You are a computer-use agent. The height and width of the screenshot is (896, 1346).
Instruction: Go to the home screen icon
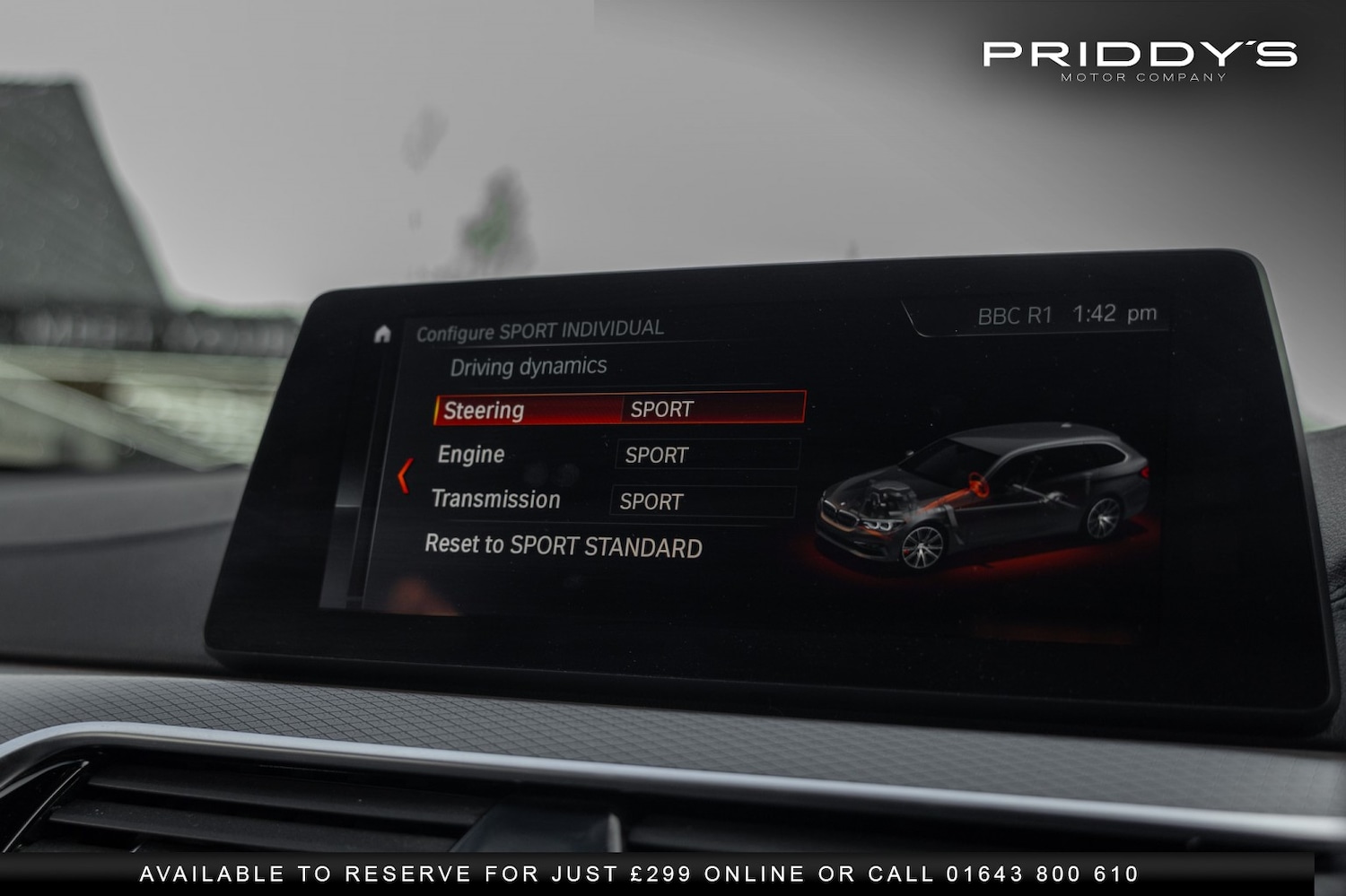pos(382,335)
